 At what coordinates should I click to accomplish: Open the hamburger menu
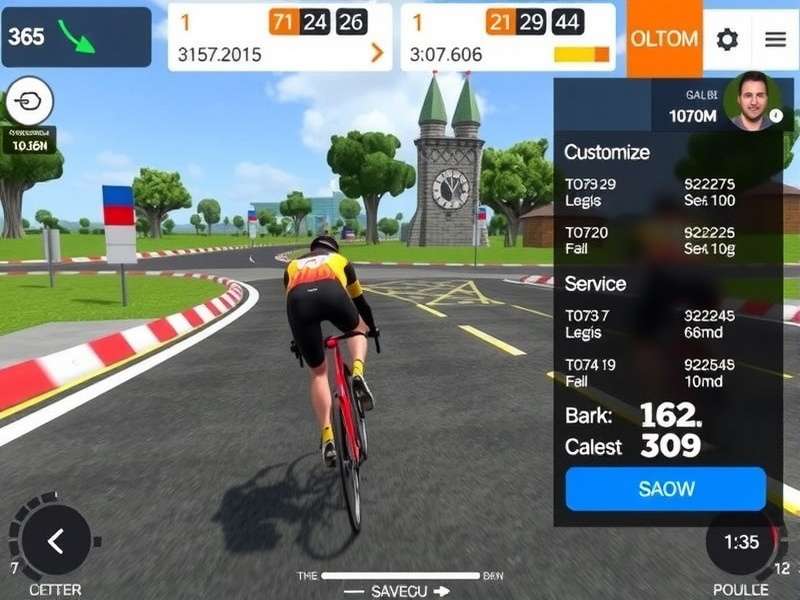[x=775, y=39]
